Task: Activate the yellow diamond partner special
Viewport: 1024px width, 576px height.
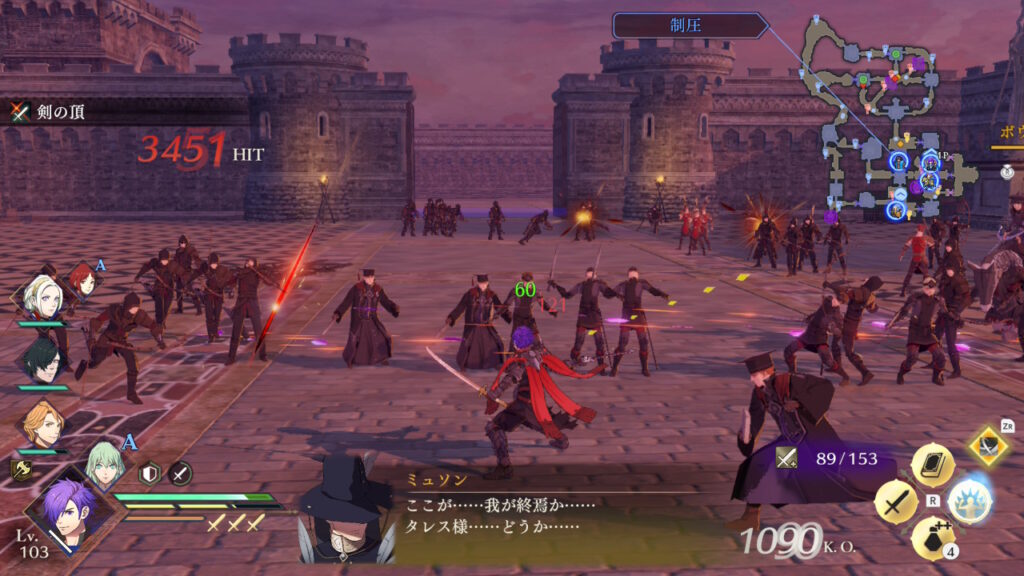Action: (x=987, y=445)
